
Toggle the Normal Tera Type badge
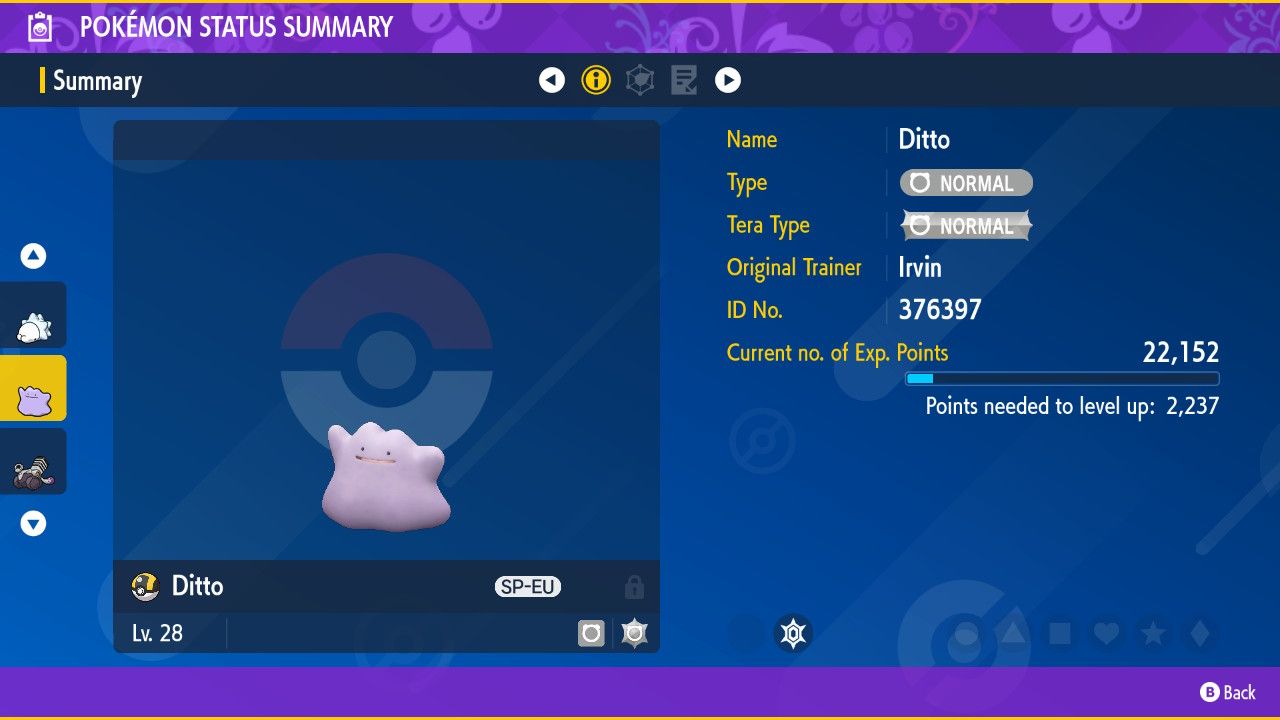pyautogui.click(x=965, y=225)
